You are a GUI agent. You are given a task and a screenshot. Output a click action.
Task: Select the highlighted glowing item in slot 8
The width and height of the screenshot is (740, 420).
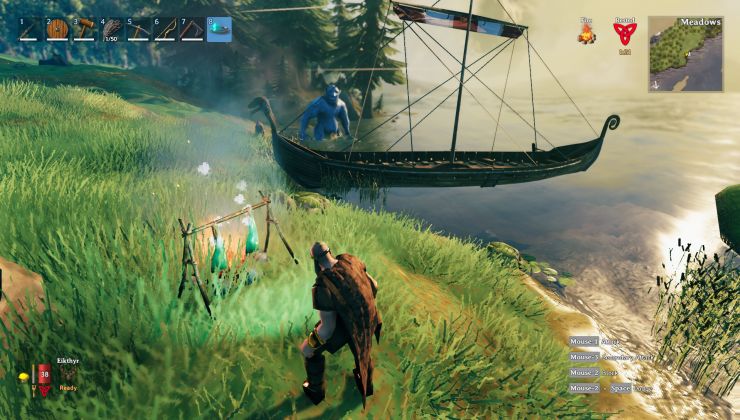click(x=219, y=29)
